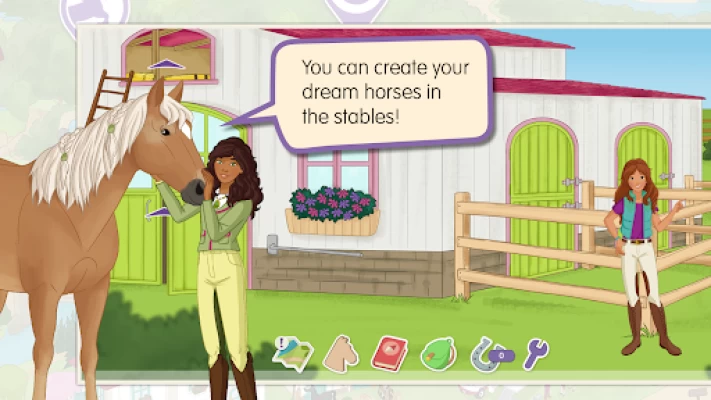
Task: Open the map icon with exclamation mark
Action: click(292, 352)
